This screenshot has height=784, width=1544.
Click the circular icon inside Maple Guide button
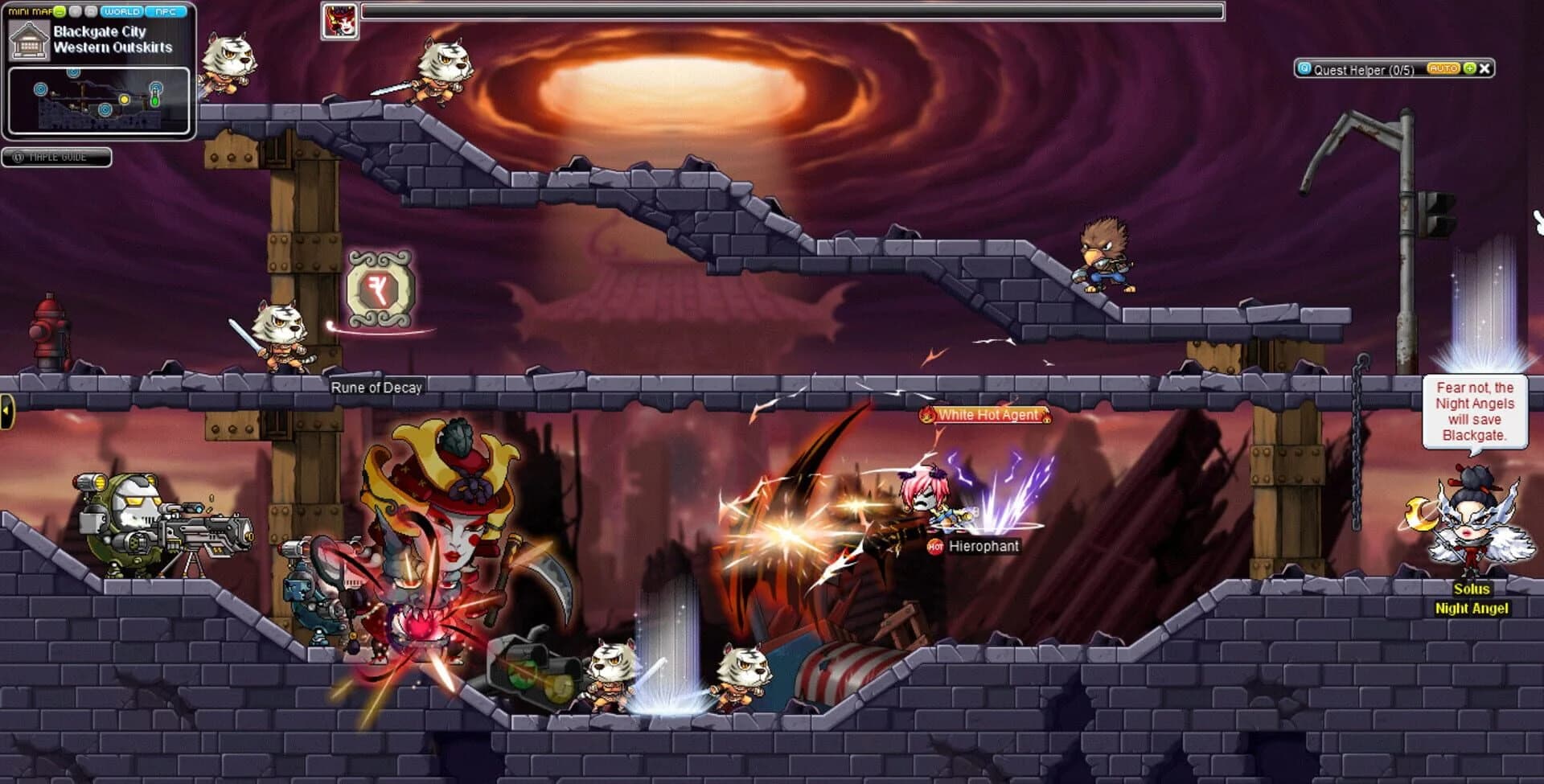[20, 158]
